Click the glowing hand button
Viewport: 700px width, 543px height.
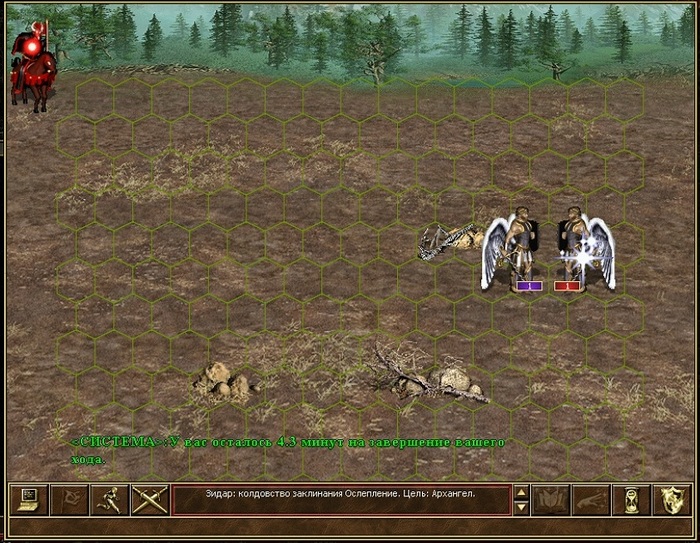tap(591, 499)
